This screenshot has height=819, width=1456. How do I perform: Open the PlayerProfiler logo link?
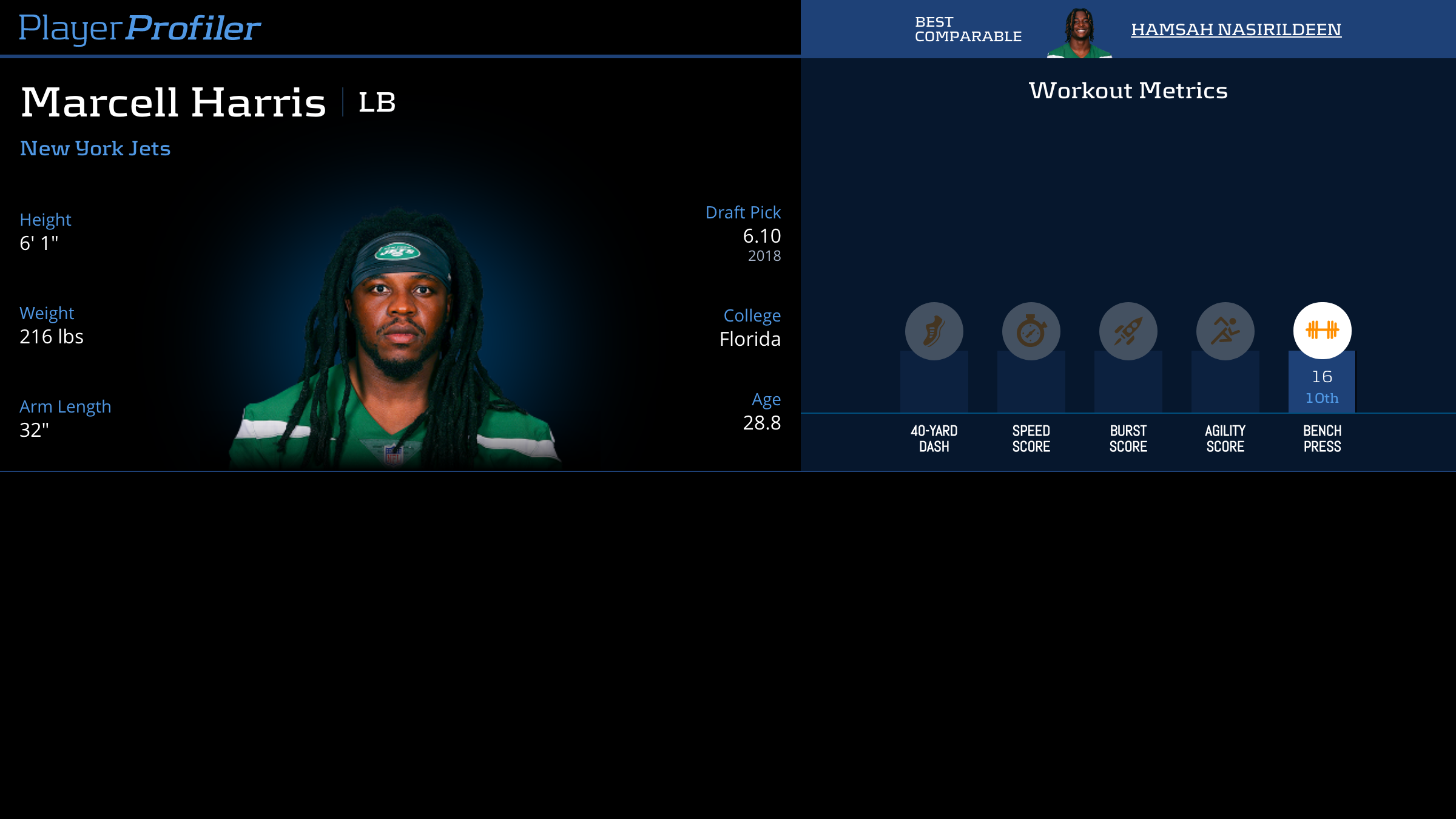click(140, 28)
